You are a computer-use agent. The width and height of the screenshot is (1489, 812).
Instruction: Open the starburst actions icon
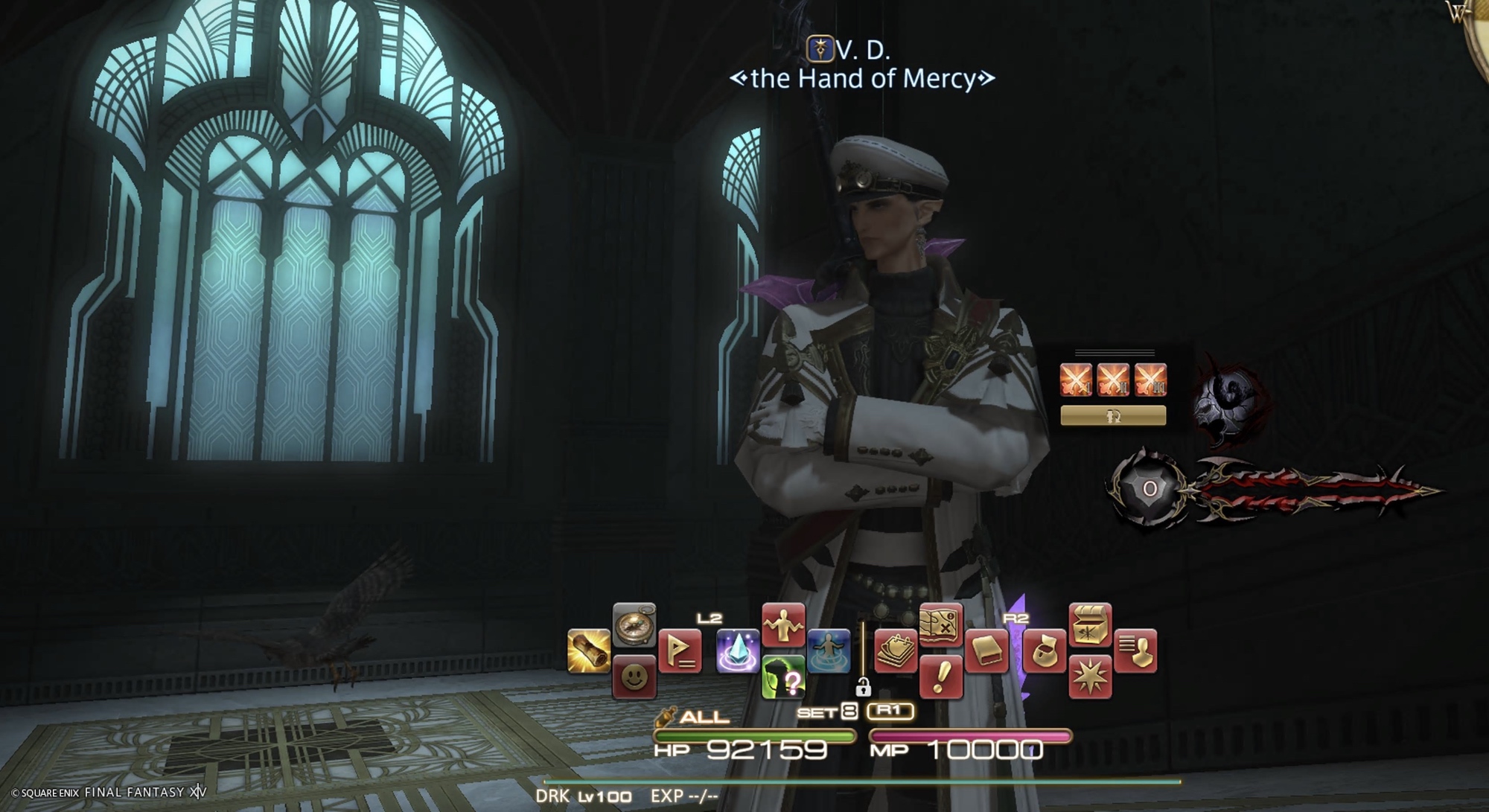click(x=1090, y=677)
